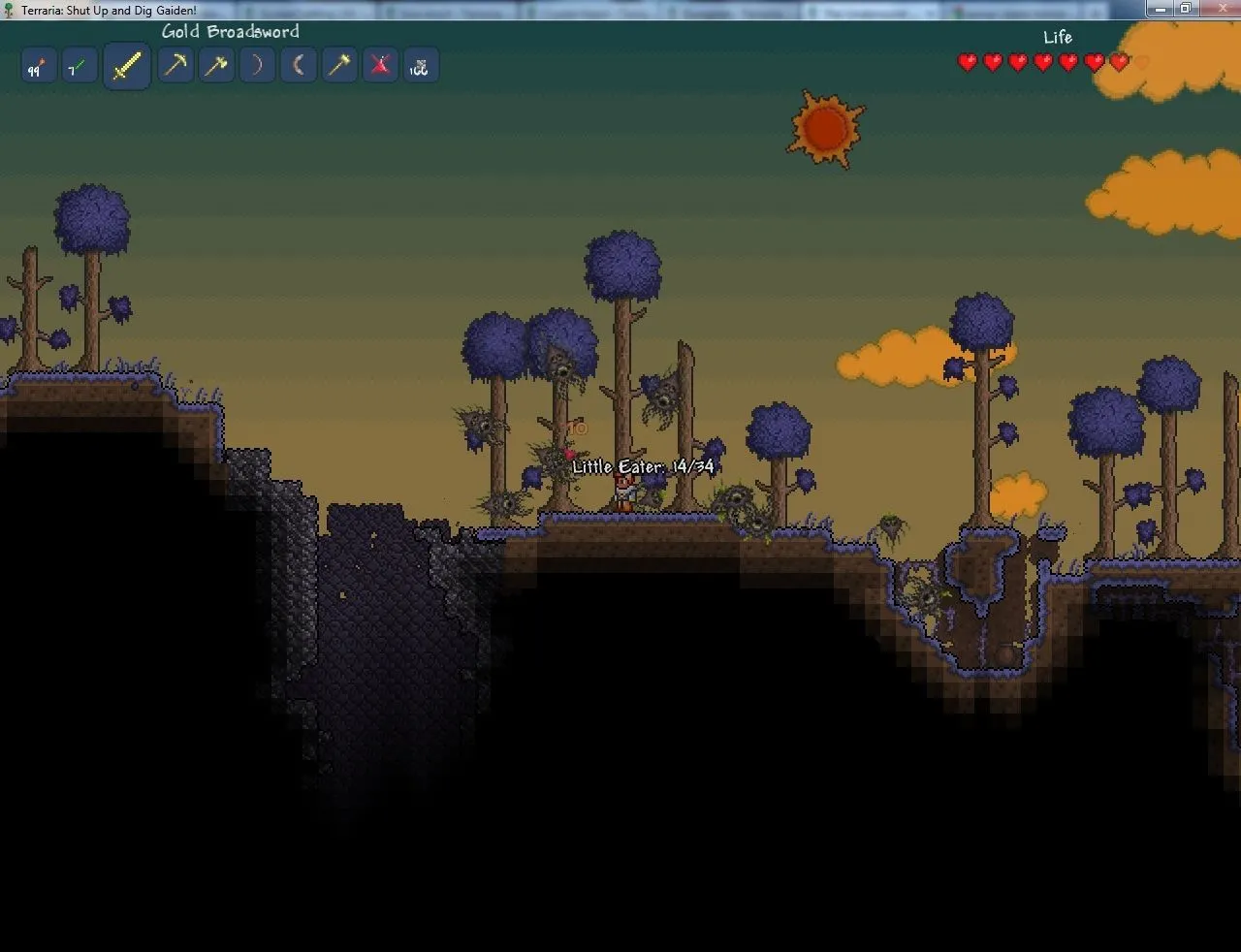This screenshot has width=1241, height=952.
Task: Select the red healing potion slot
Action: click(x=380, y=66)
